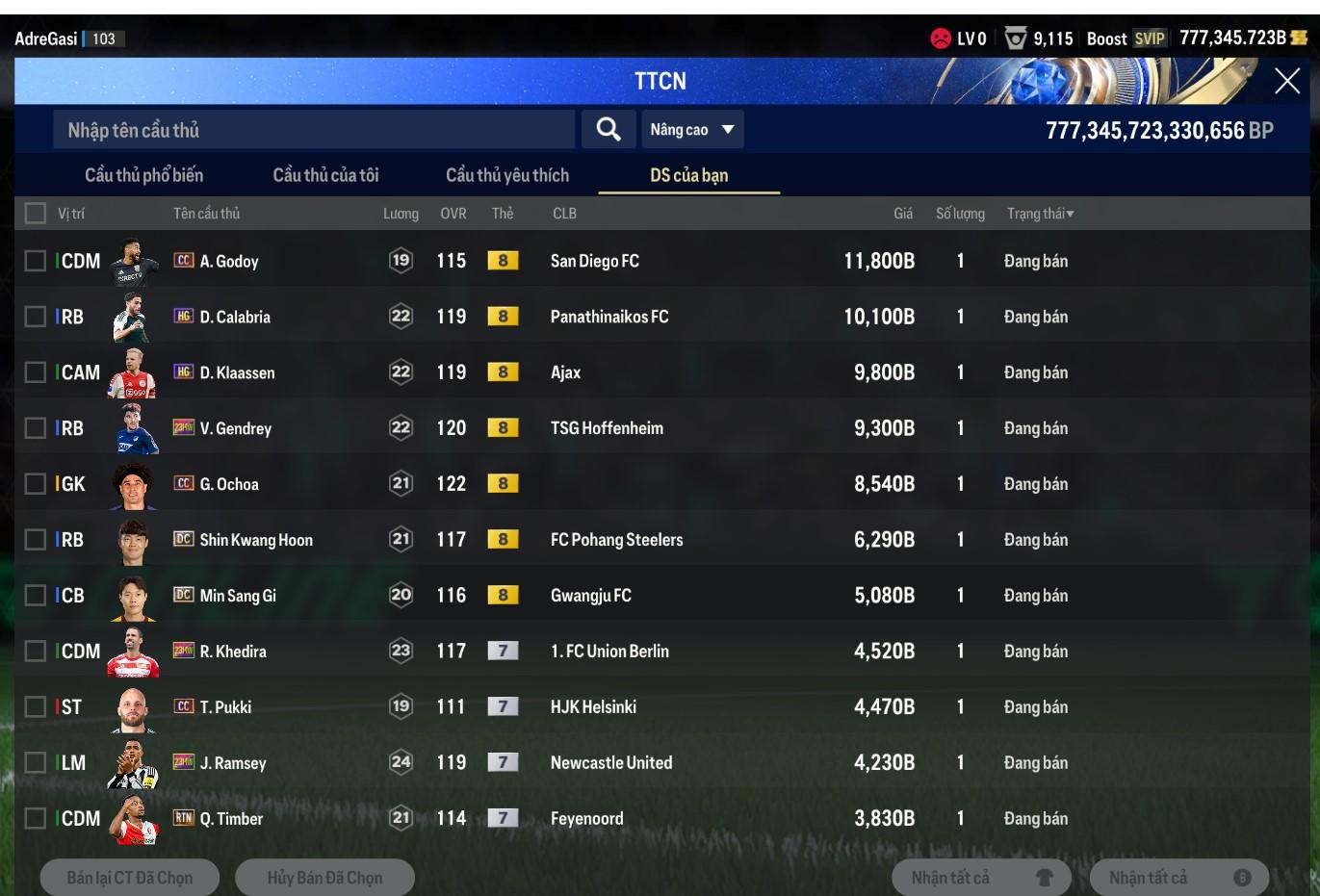Show the Cầu thủ yêu thích tab
1320x896 pixels.
click(x=507, y=175)
